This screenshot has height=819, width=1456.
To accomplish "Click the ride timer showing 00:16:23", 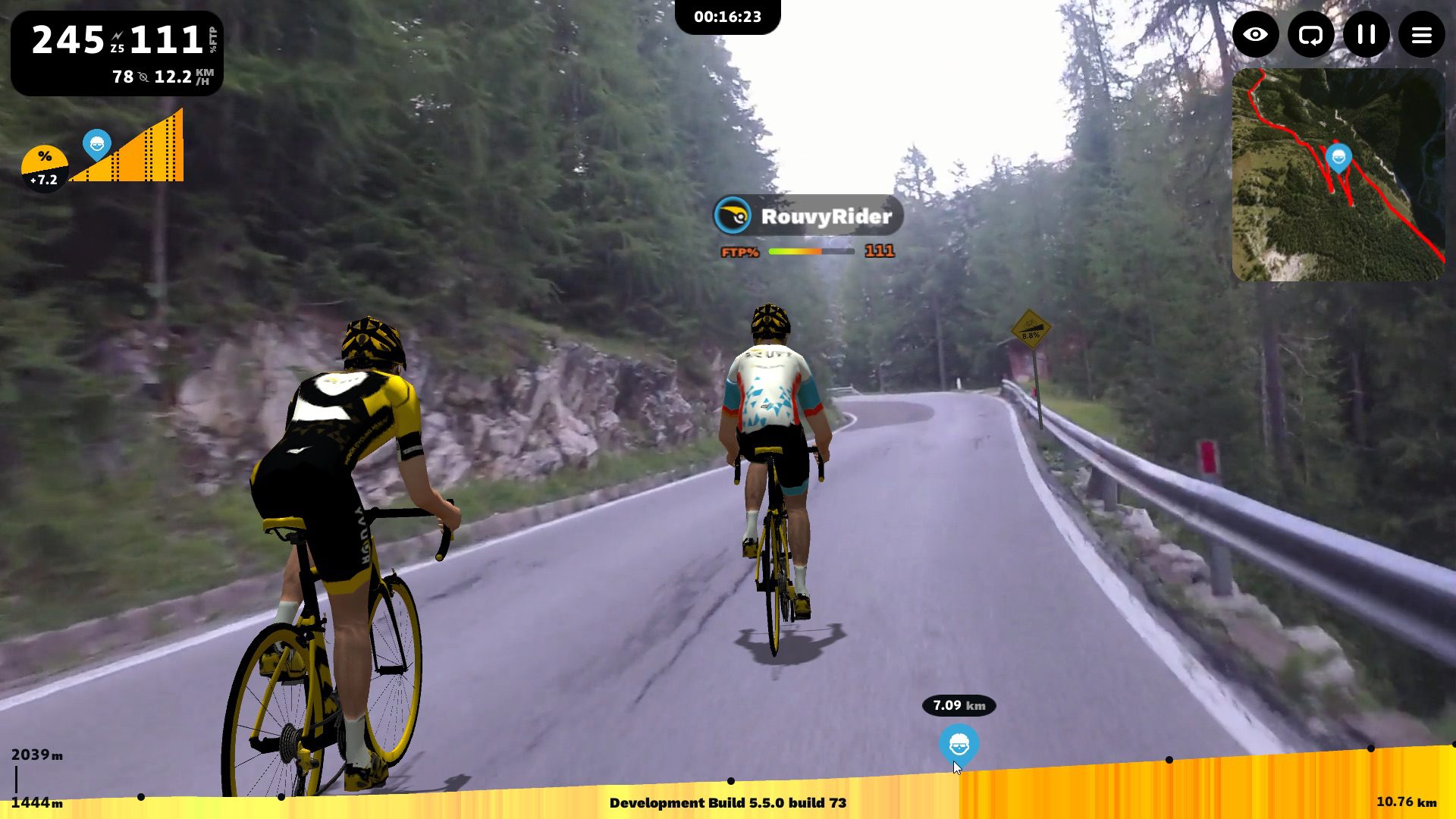I will [x=728, y=15].
